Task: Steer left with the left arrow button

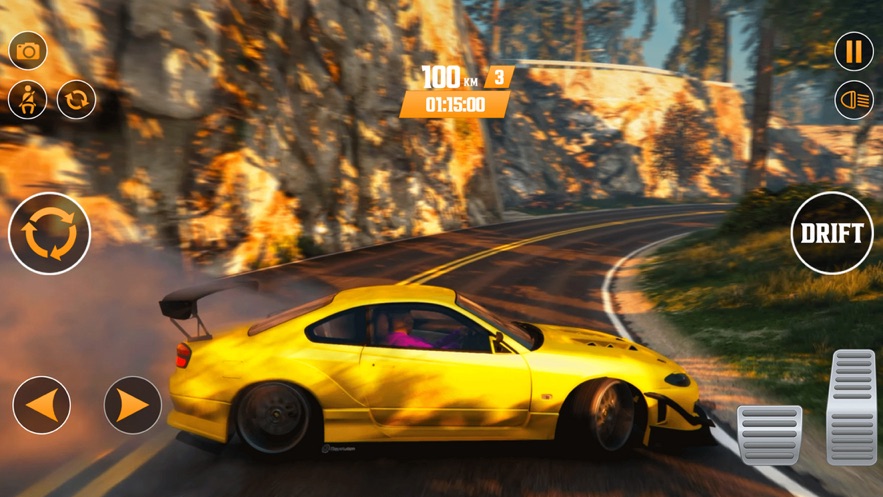Action: [42, 405]
